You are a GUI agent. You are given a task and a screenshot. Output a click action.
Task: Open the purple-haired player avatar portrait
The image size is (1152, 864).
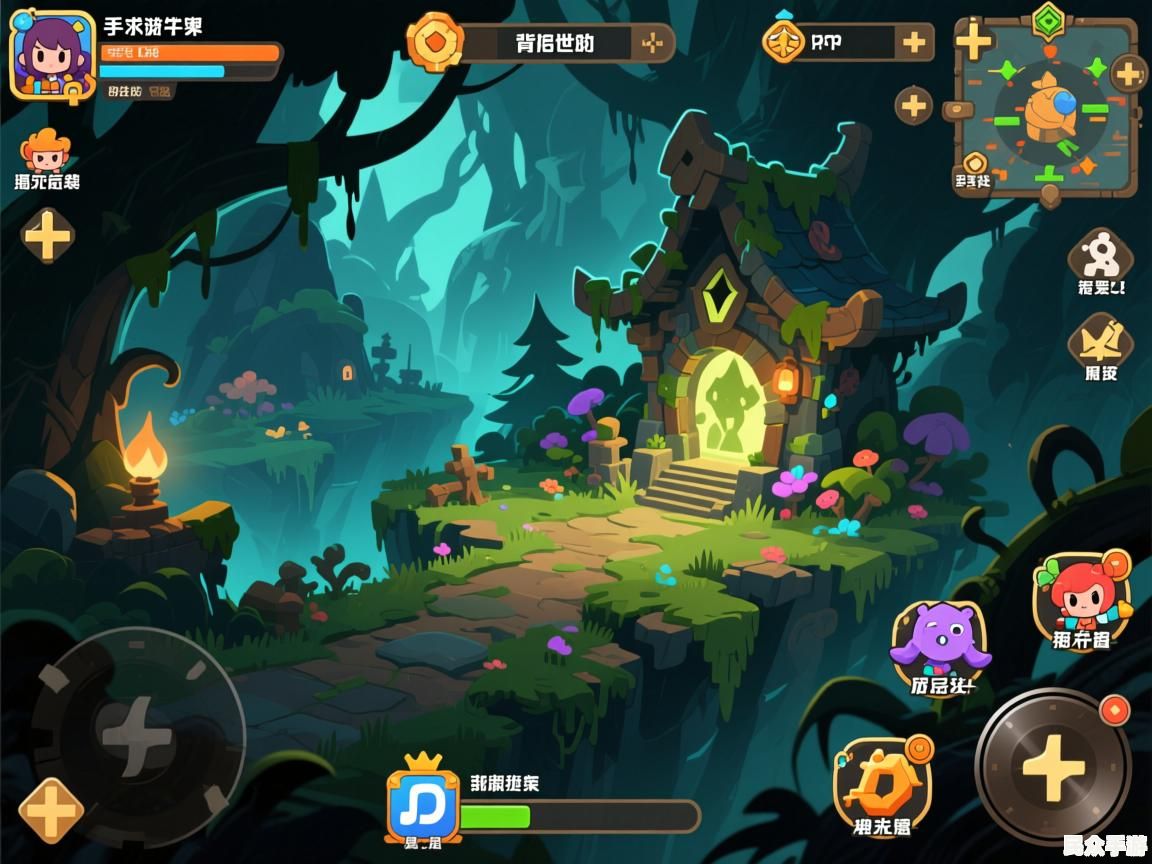coord(51,56)
